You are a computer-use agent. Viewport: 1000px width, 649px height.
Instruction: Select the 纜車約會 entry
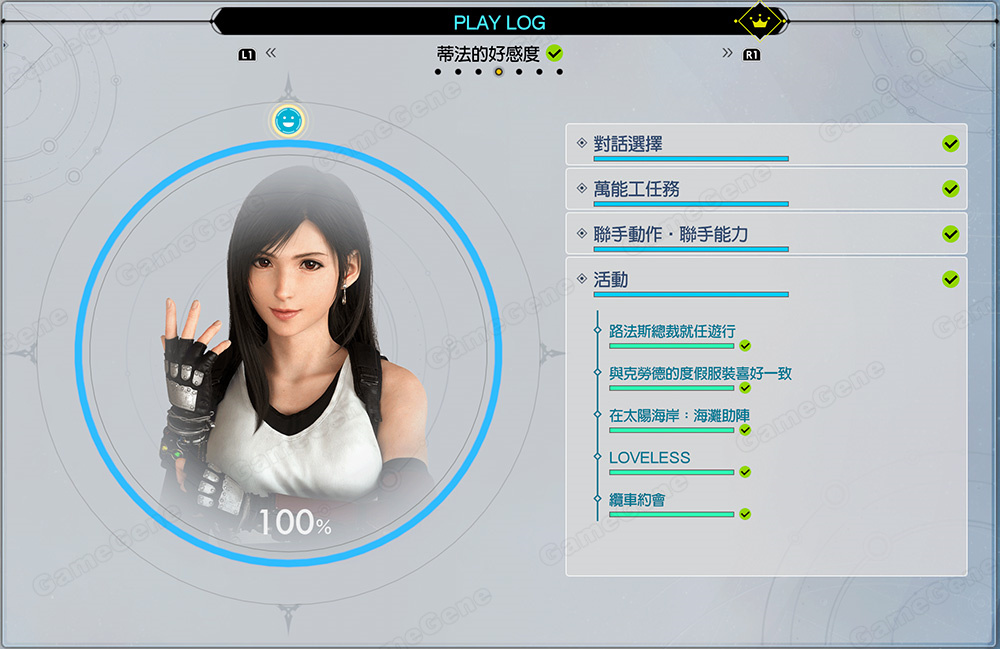click(x=637, y=500)
